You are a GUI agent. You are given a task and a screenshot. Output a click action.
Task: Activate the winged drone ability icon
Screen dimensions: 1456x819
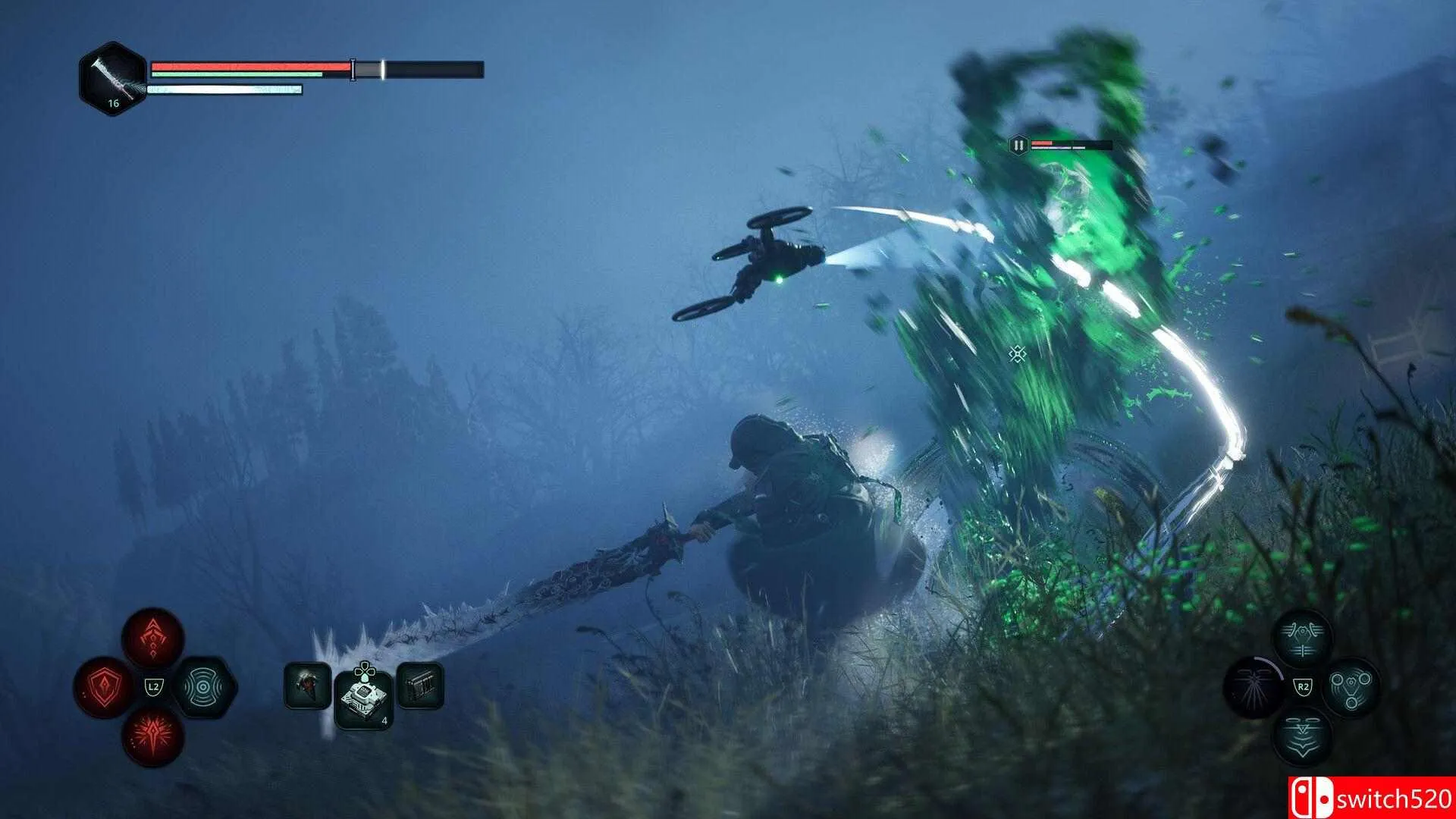click(x=1302, y=638)
